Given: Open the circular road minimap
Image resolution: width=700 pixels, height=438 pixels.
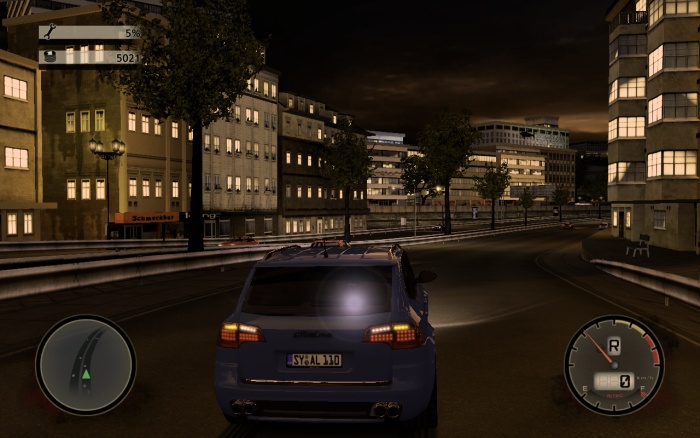Looking at the screenshot, I should tap(85, 364).
